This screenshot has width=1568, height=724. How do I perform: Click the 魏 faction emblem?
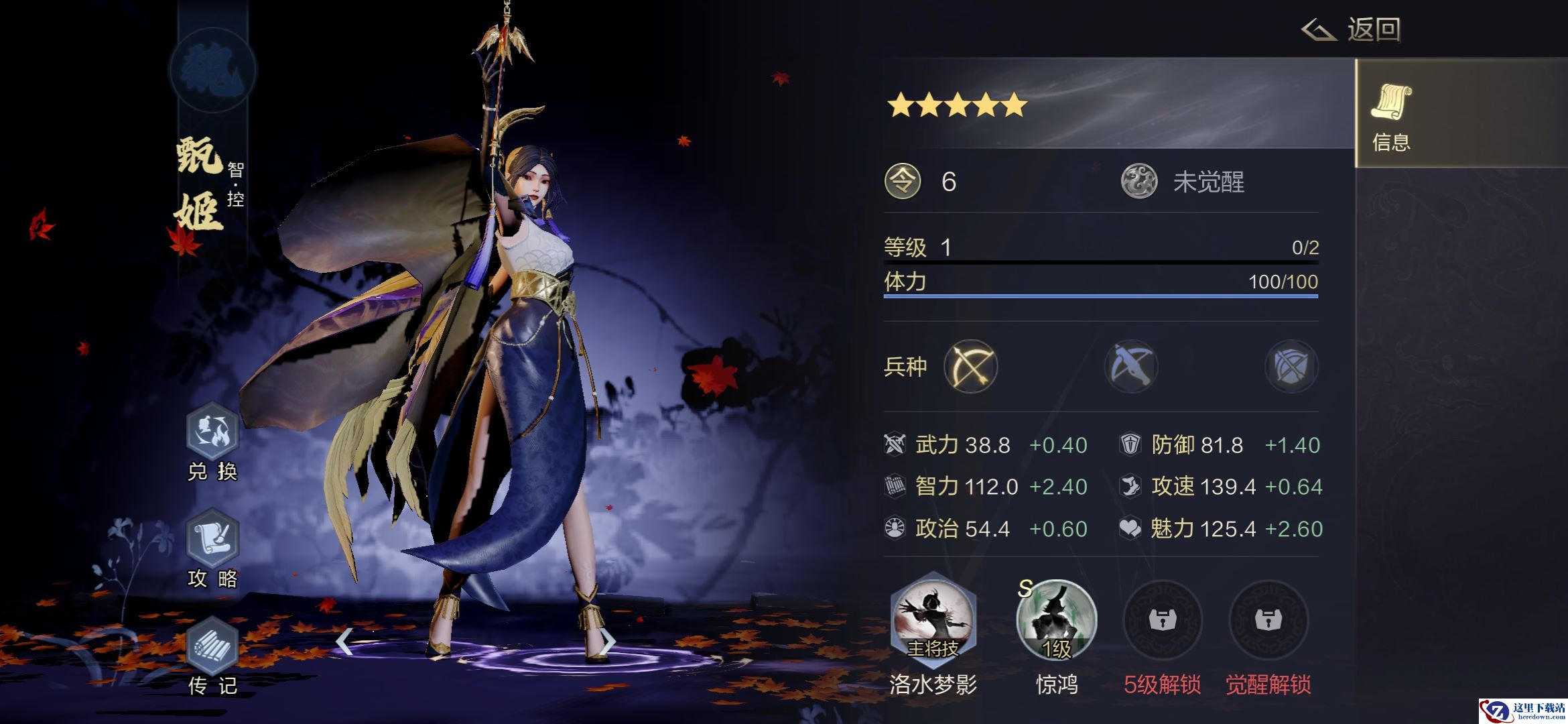[212, 71]
